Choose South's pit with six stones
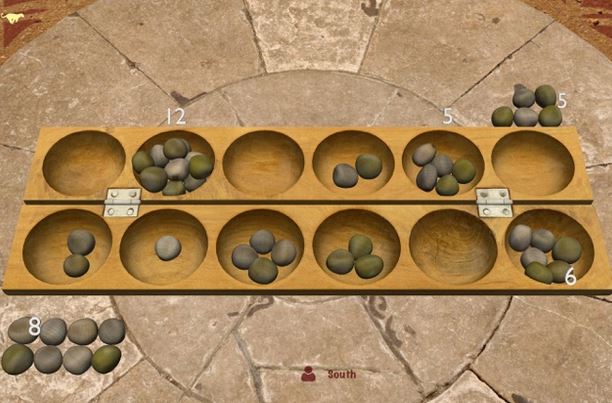This screenshot has width=612, height=403. click(x=545, y=250)
